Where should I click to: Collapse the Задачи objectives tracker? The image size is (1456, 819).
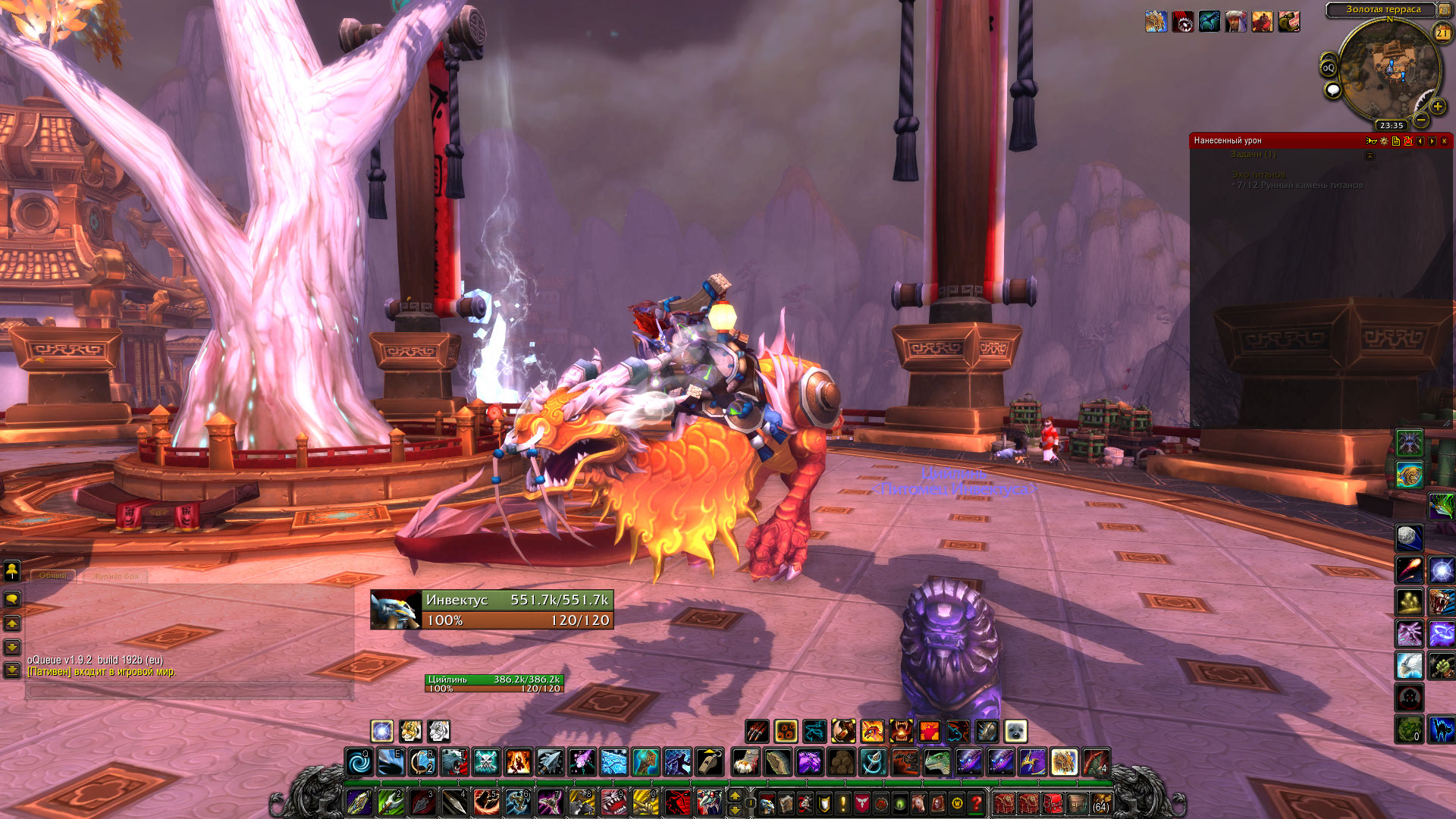point(1370,155)
